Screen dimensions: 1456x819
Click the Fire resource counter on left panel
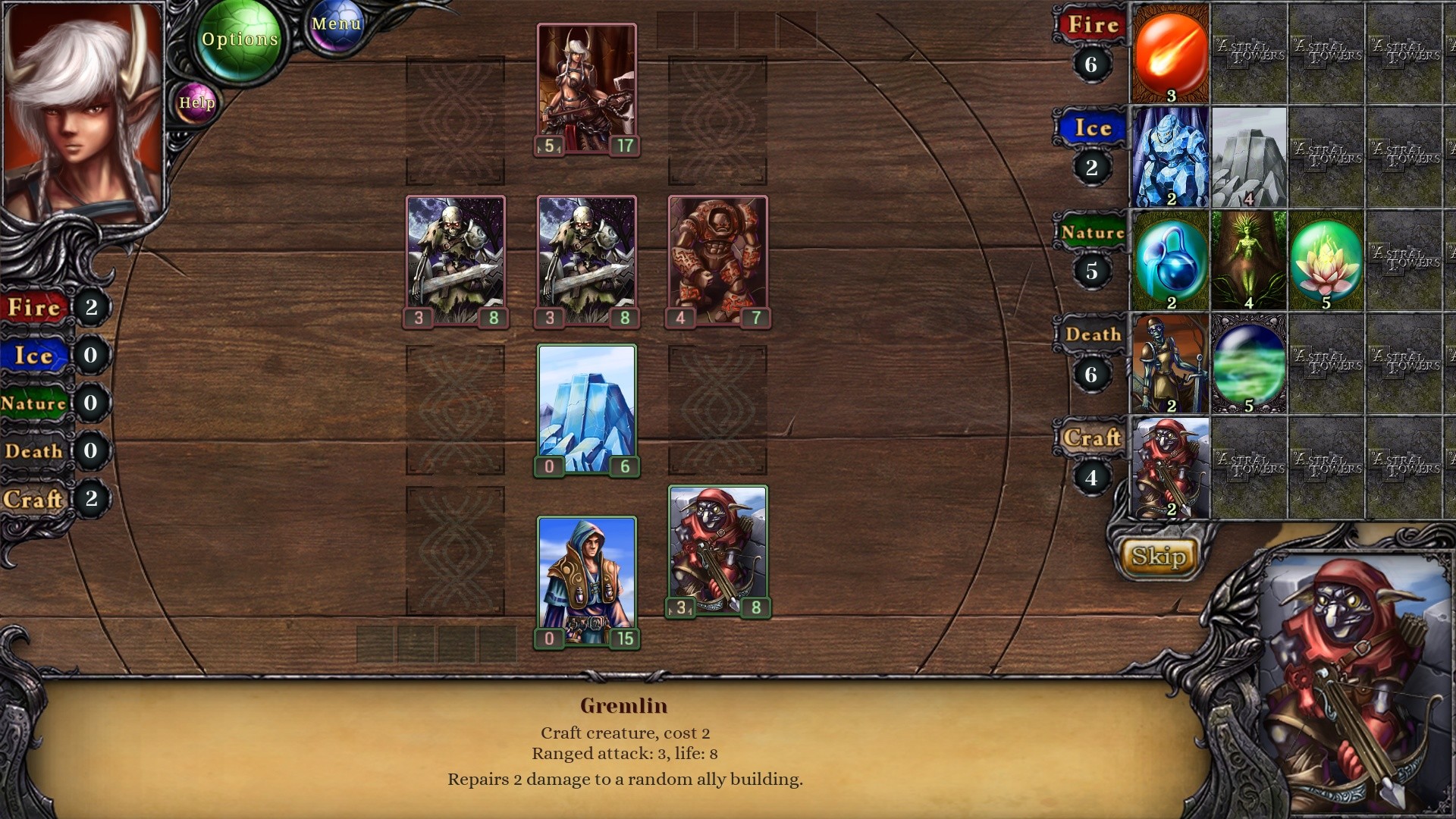35,307
